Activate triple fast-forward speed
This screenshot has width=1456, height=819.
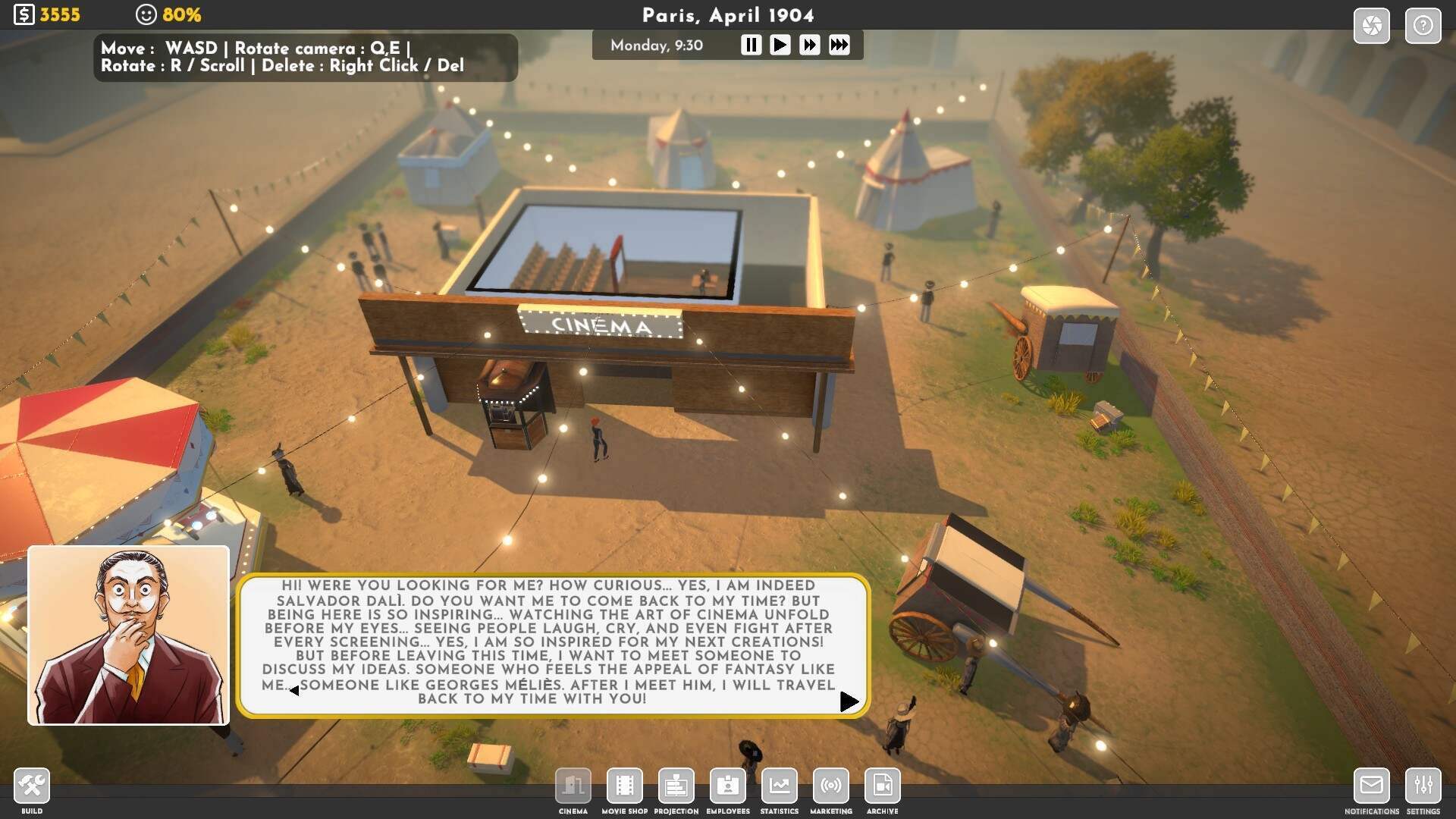tap(839, 45)
